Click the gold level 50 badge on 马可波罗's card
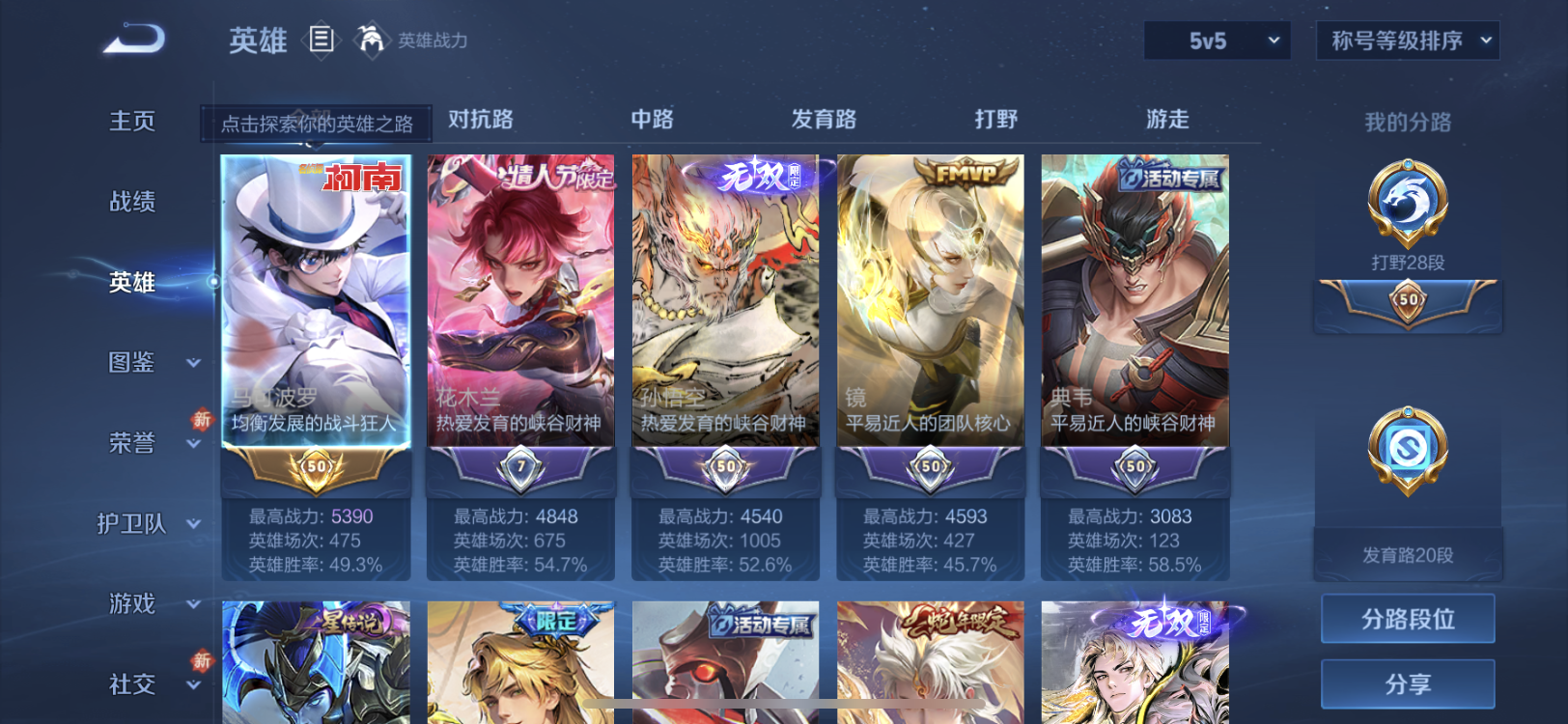The height and width of the screenshot is (724, 1568). pyautogui.click(x=317, y=467)
